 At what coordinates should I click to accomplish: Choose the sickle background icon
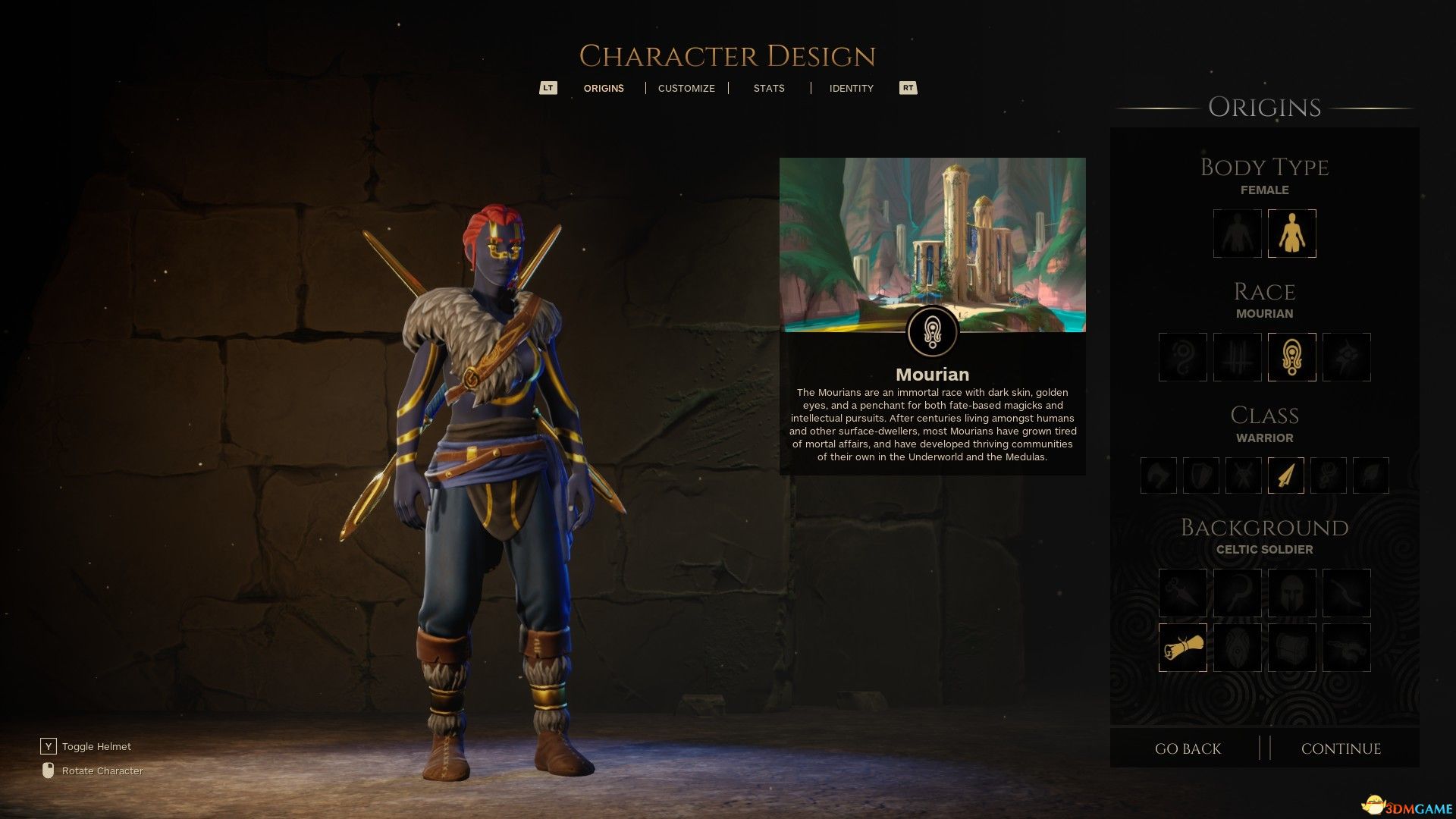click(1237, 593)
